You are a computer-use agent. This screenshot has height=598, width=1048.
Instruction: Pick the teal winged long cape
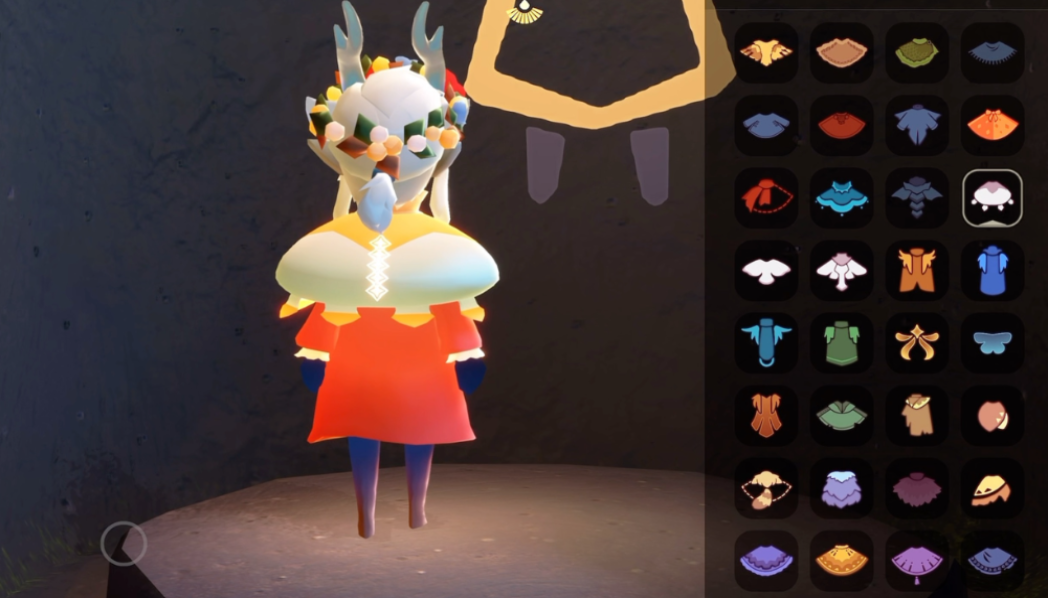click(766, 343)
